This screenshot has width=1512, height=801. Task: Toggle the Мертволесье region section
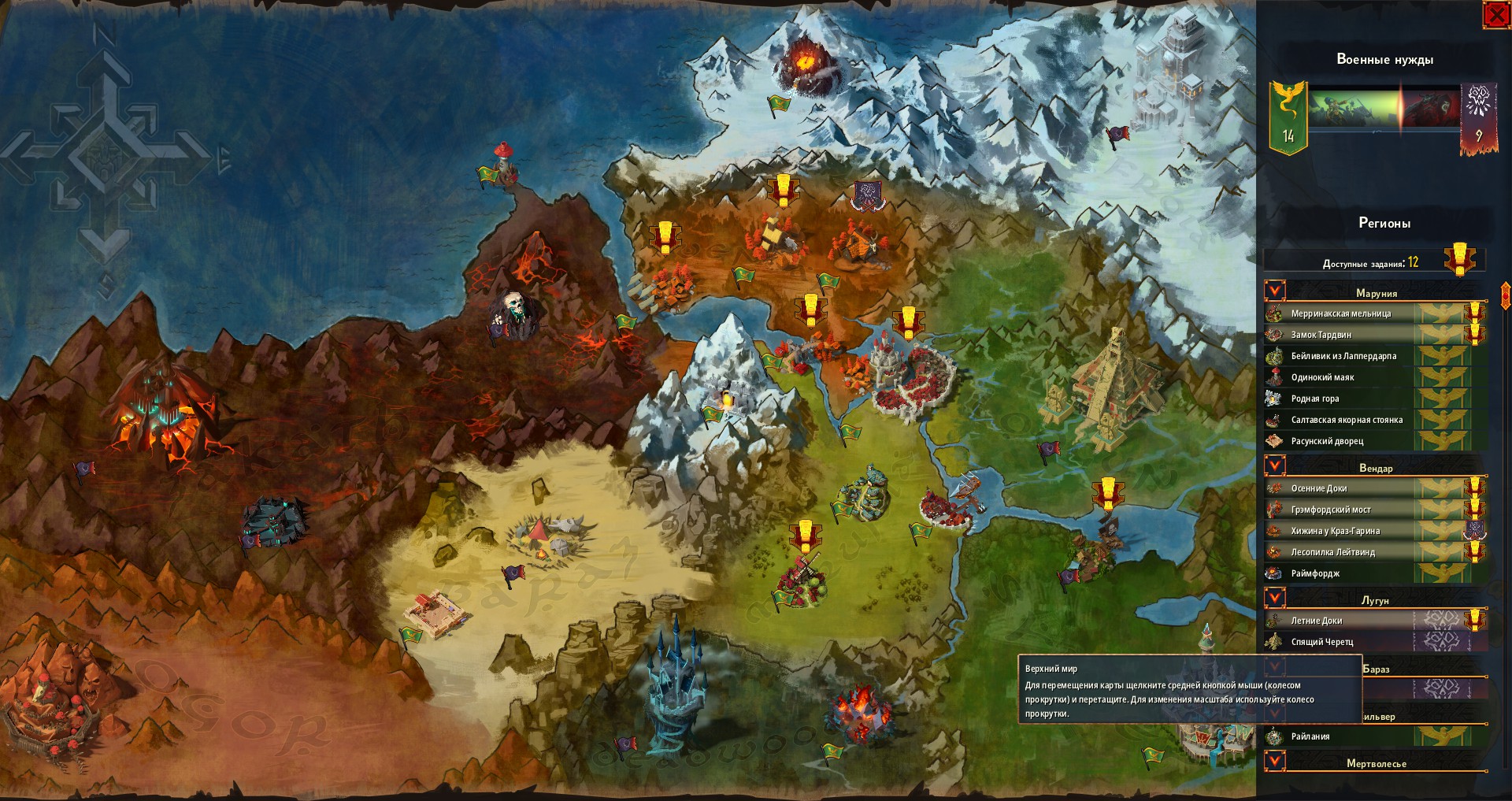(1275, 762)
